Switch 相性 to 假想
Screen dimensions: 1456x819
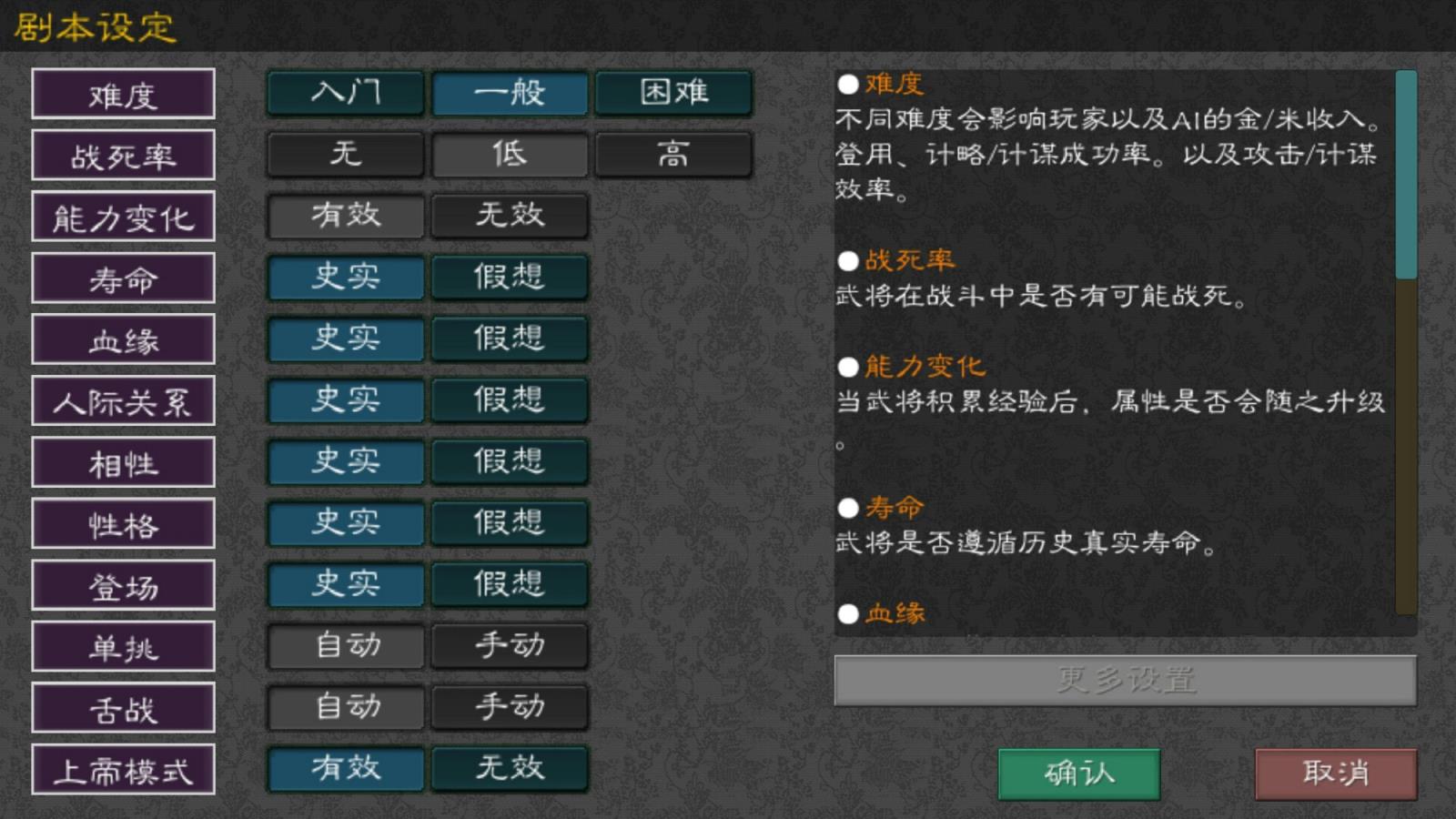(x=510, y=462)
